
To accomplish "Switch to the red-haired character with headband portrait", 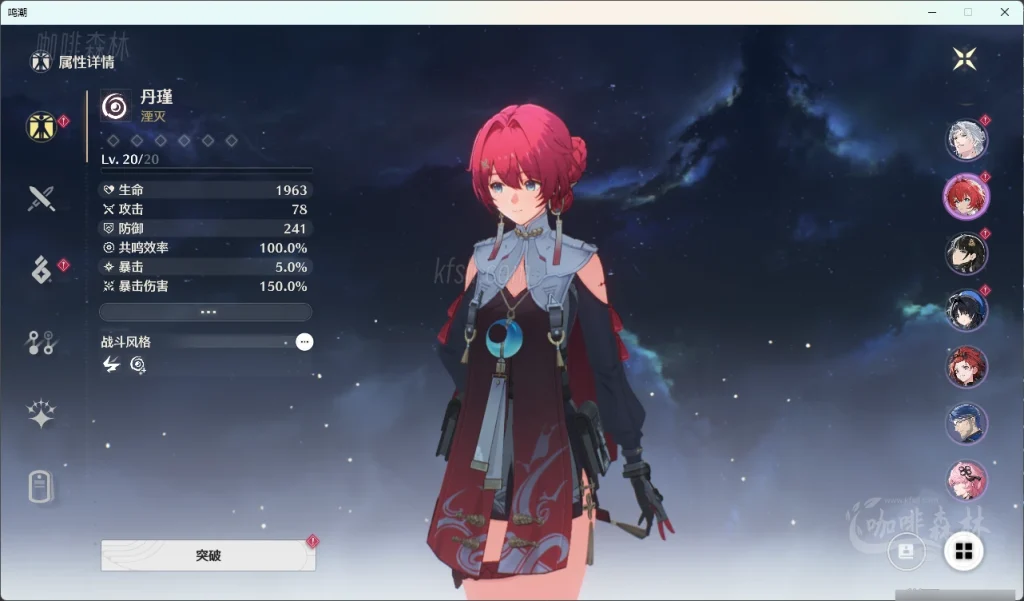I will point(966,367).
